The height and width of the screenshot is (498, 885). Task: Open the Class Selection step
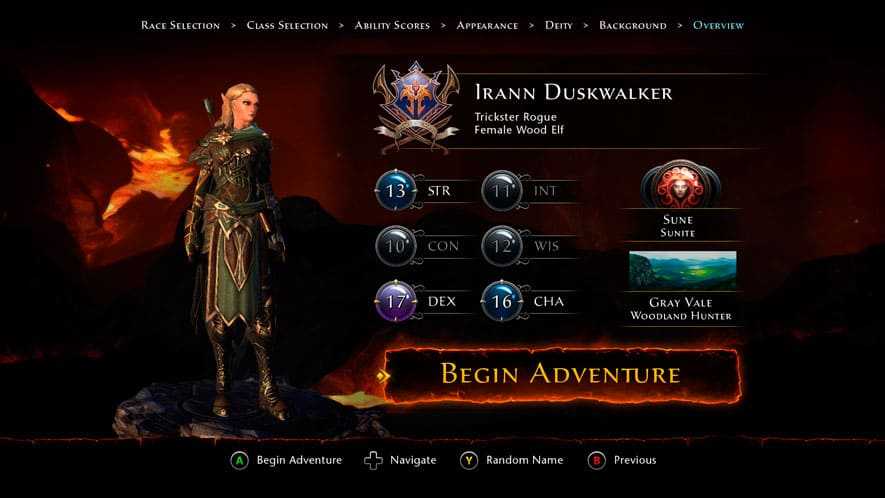click(x=287, y=25)
